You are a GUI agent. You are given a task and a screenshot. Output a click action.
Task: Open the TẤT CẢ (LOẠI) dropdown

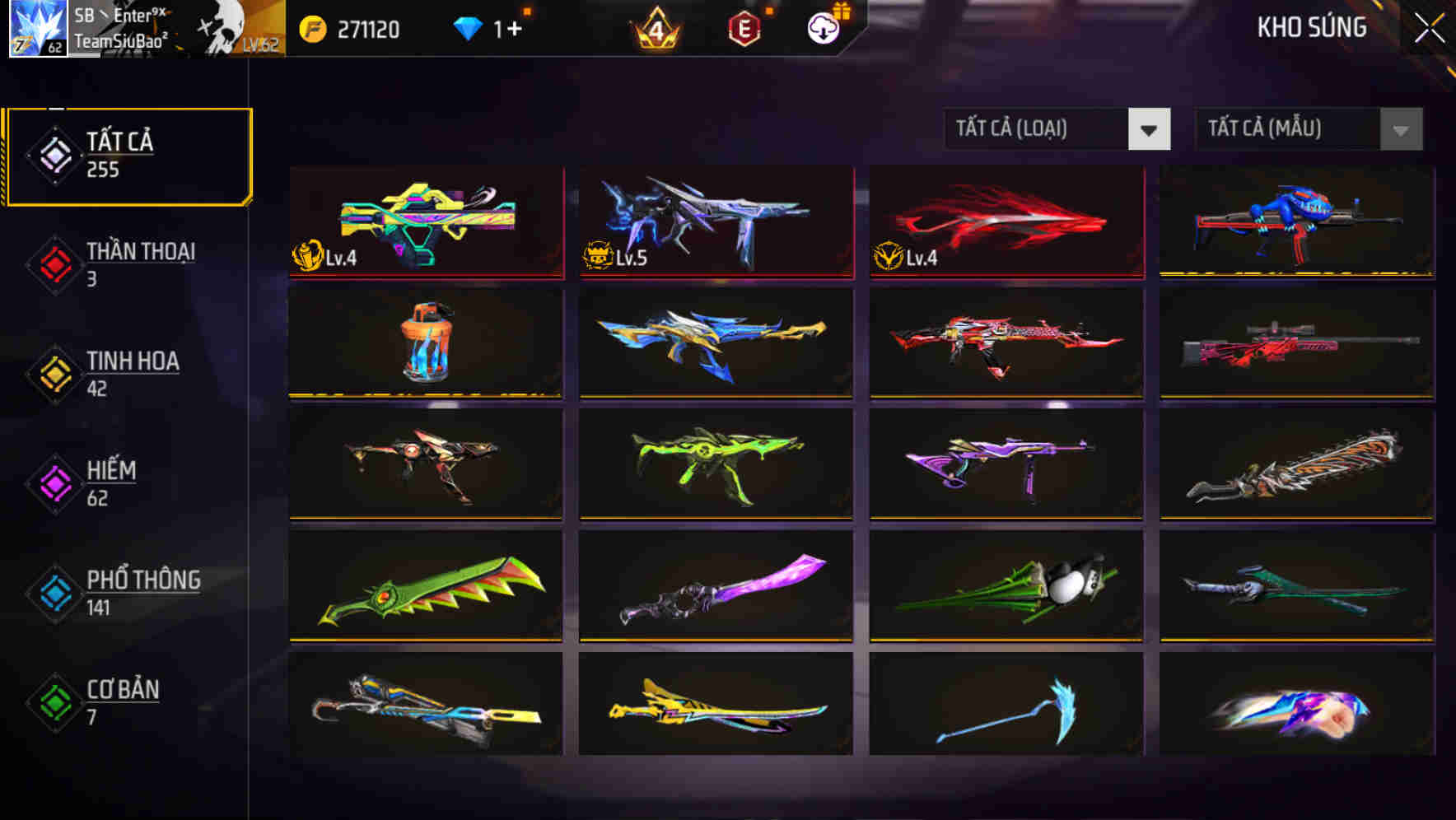(x=1057, y=129)
